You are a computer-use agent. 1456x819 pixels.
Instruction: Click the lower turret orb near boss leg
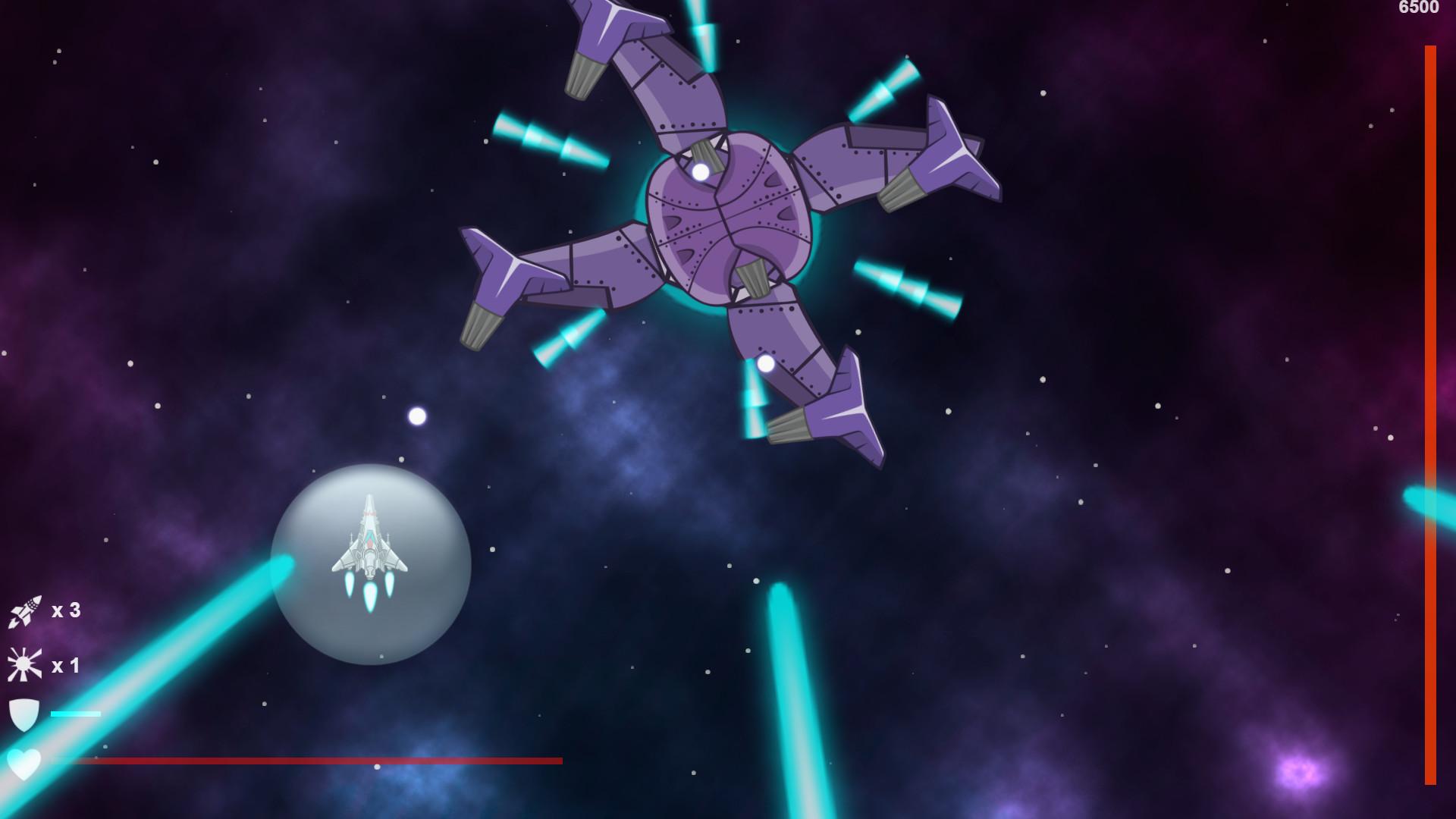[x=767, y=365]
